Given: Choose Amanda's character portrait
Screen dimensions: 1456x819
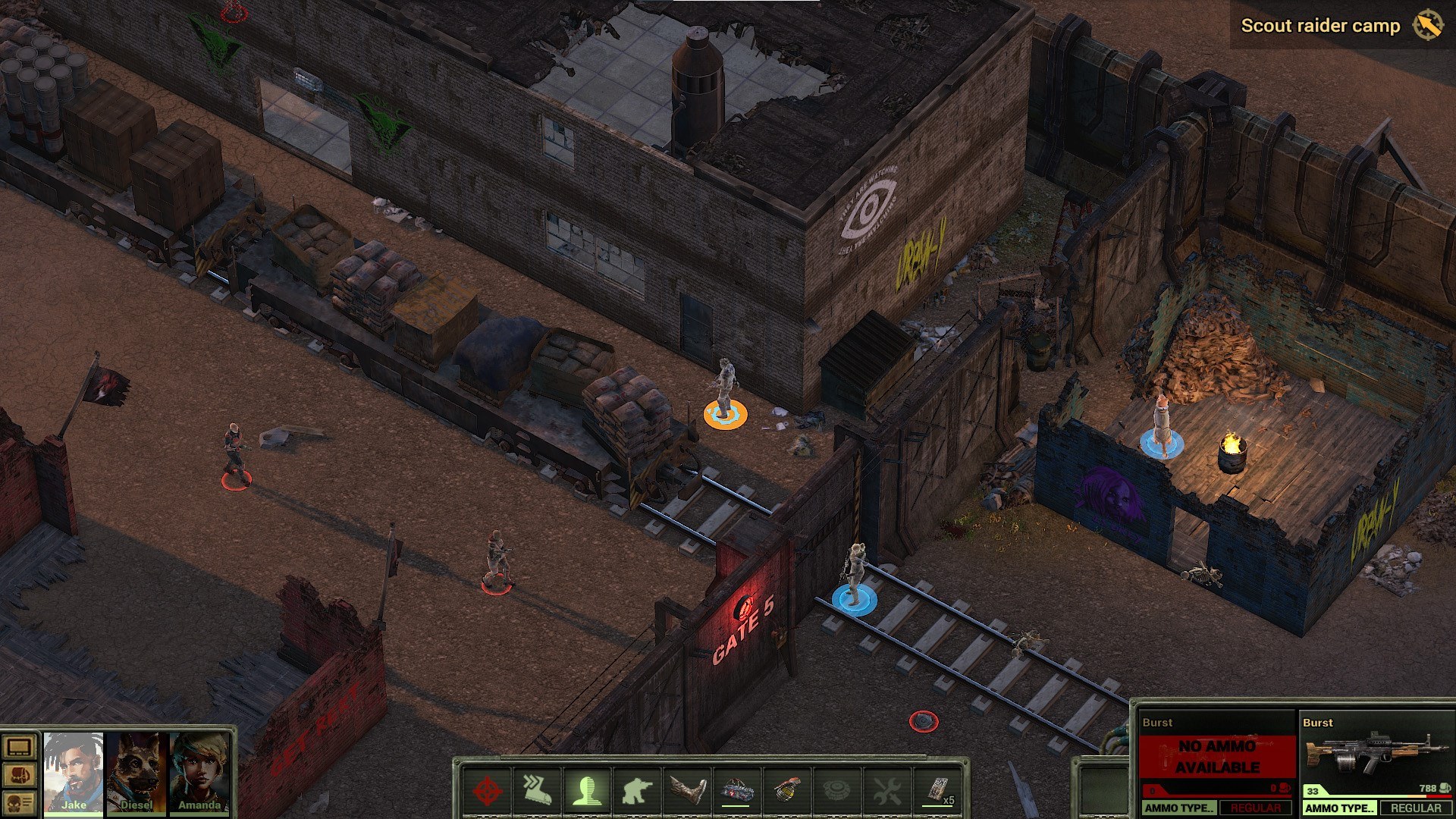Looking at the screenshot, I should [x=199, y=772].
